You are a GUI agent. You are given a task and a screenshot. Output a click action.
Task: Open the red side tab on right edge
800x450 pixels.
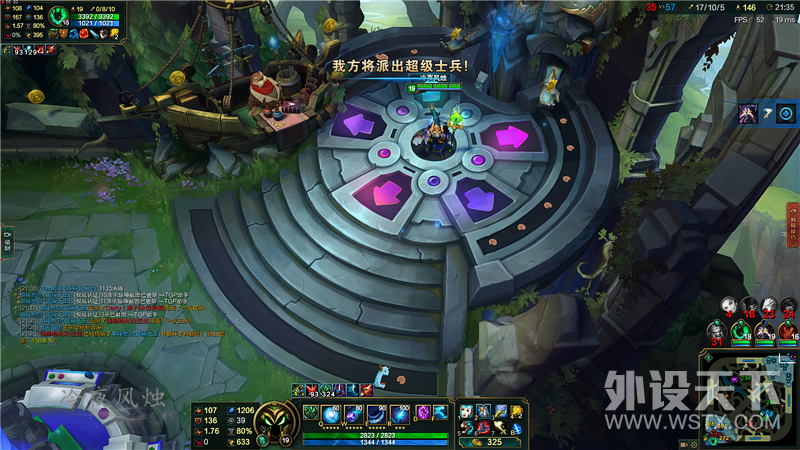(793, 224)
